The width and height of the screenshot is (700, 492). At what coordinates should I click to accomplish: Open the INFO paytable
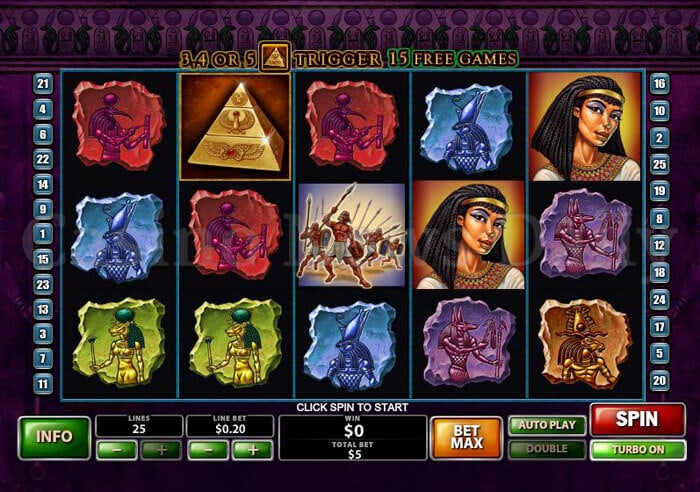click(x=53, y=437)
